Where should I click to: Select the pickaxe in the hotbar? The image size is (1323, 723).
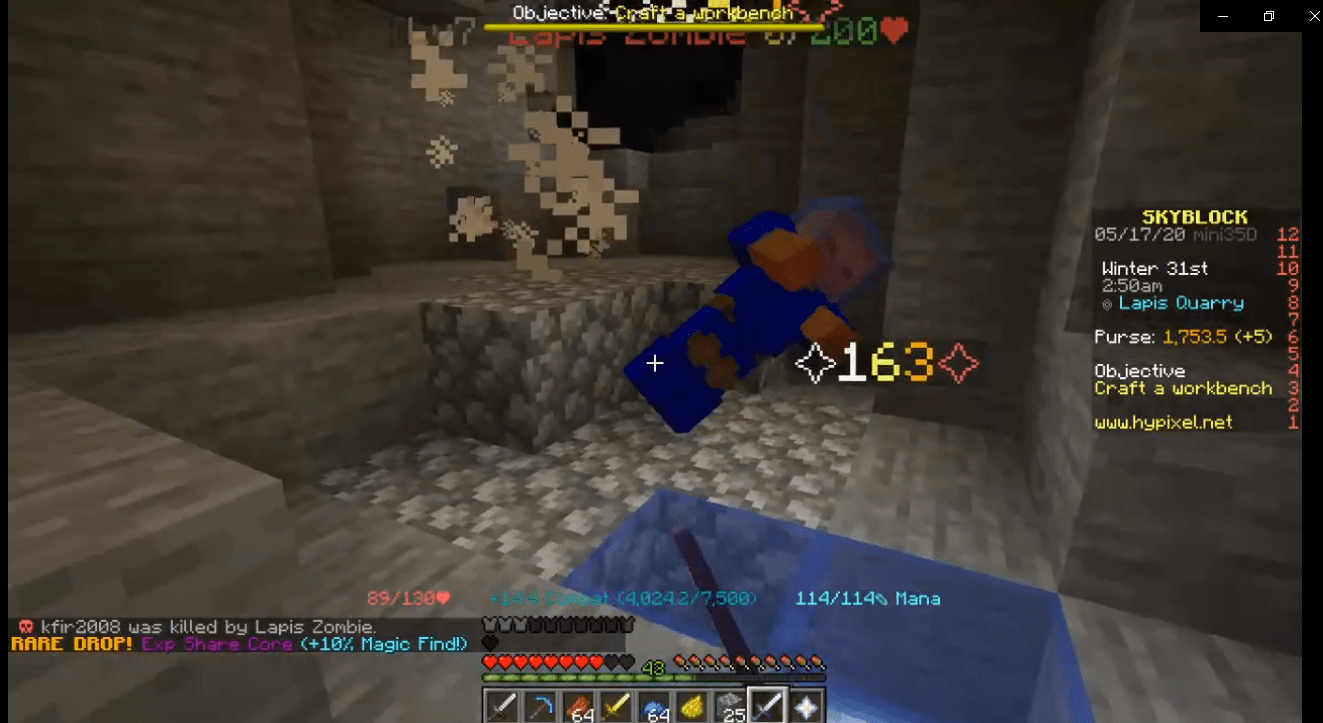[x=539, y=705]
